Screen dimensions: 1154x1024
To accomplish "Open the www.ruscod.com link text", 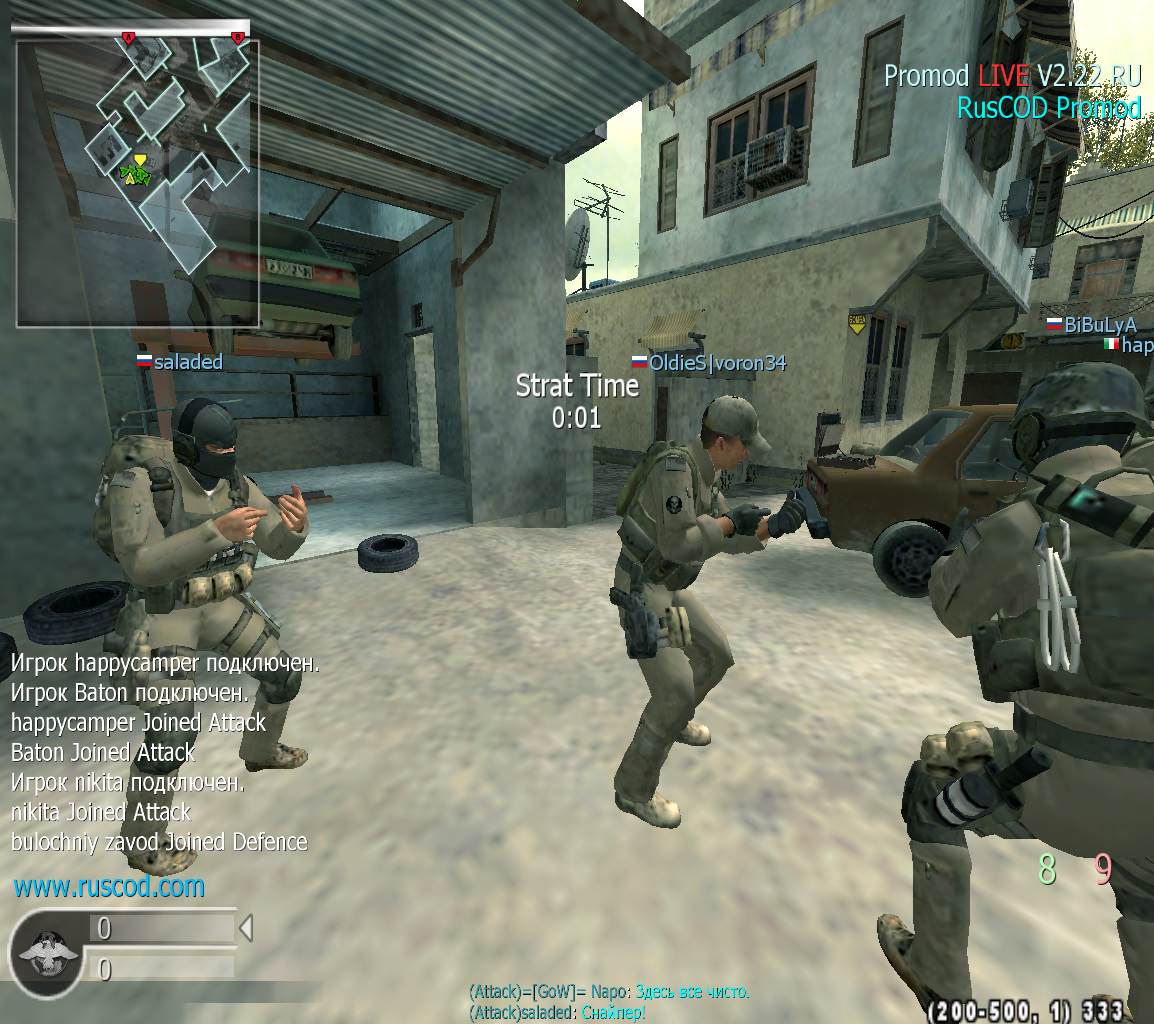I will (109, 887).
